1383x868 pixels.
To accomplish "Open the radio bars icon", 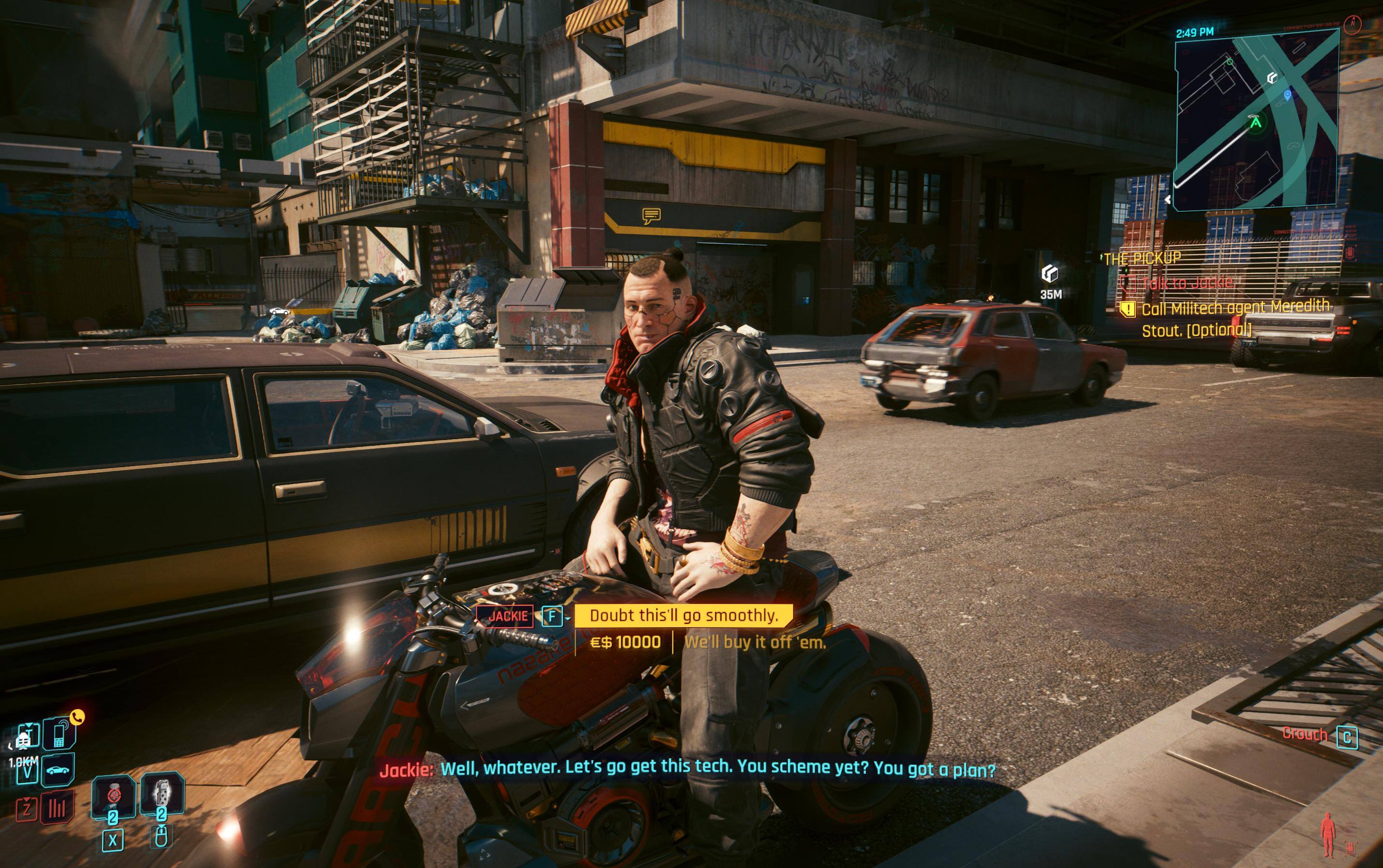I will [x=59, y=809].
